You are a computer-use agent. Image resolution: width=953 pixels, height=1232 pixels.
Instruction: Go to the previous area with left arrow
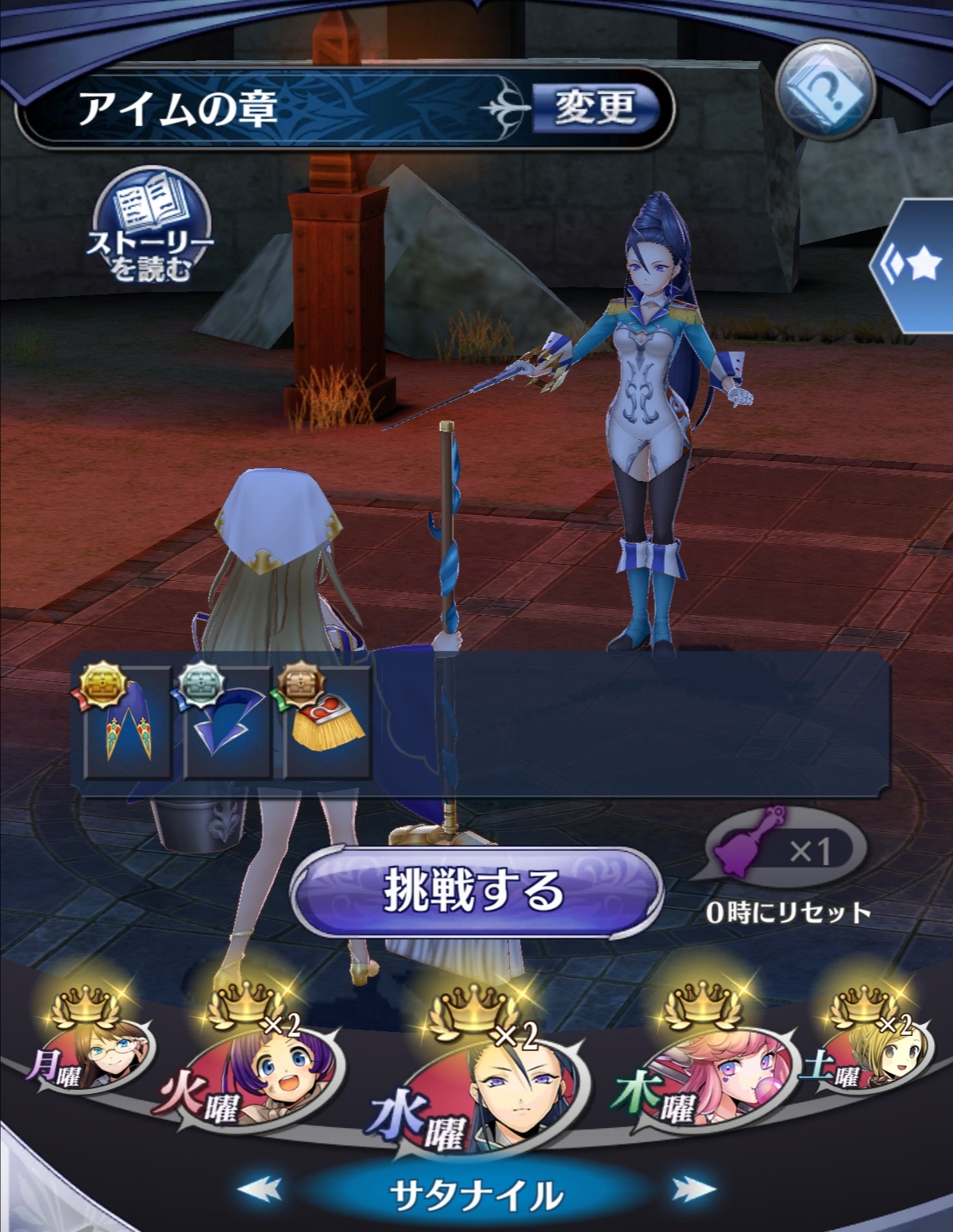tap(260, 1188)
